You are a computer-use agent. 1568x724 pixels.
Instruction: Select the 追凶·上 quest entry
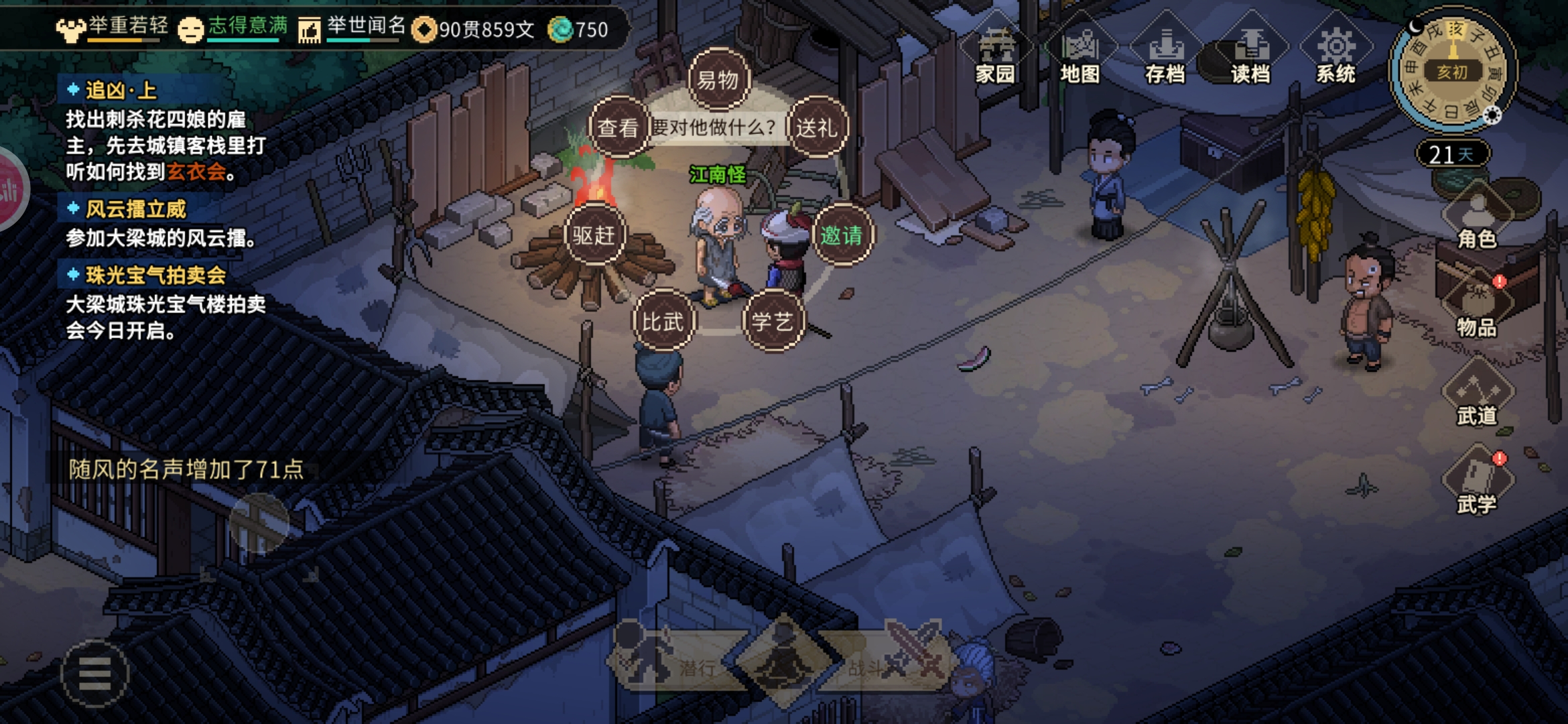pyautogui.click(x=121, y=90)
